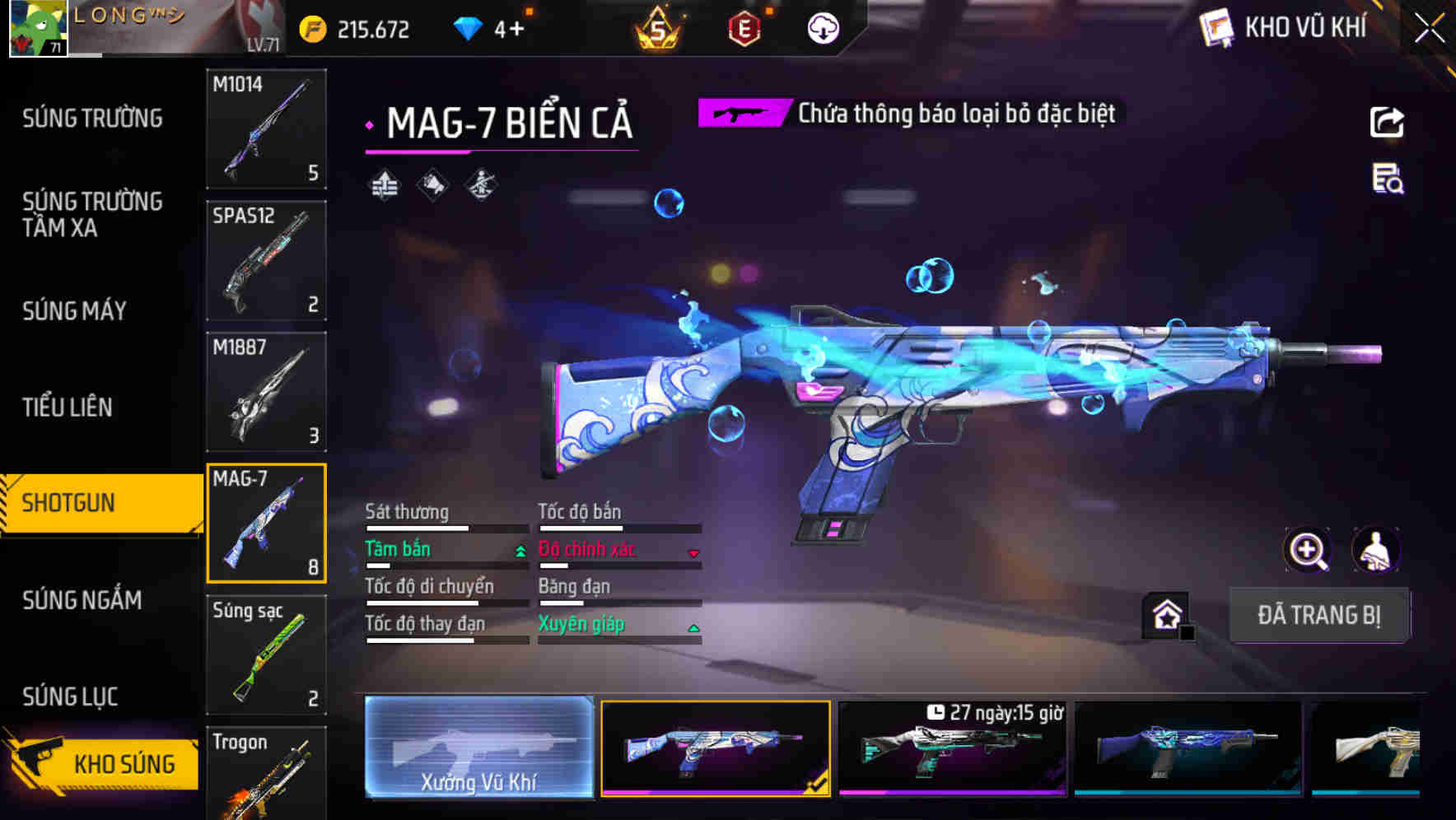Image resolution: width=1456 pixels, height=820 pixels.
Task: Switch to the Súng Lục category
Action: tap(70, 697)
